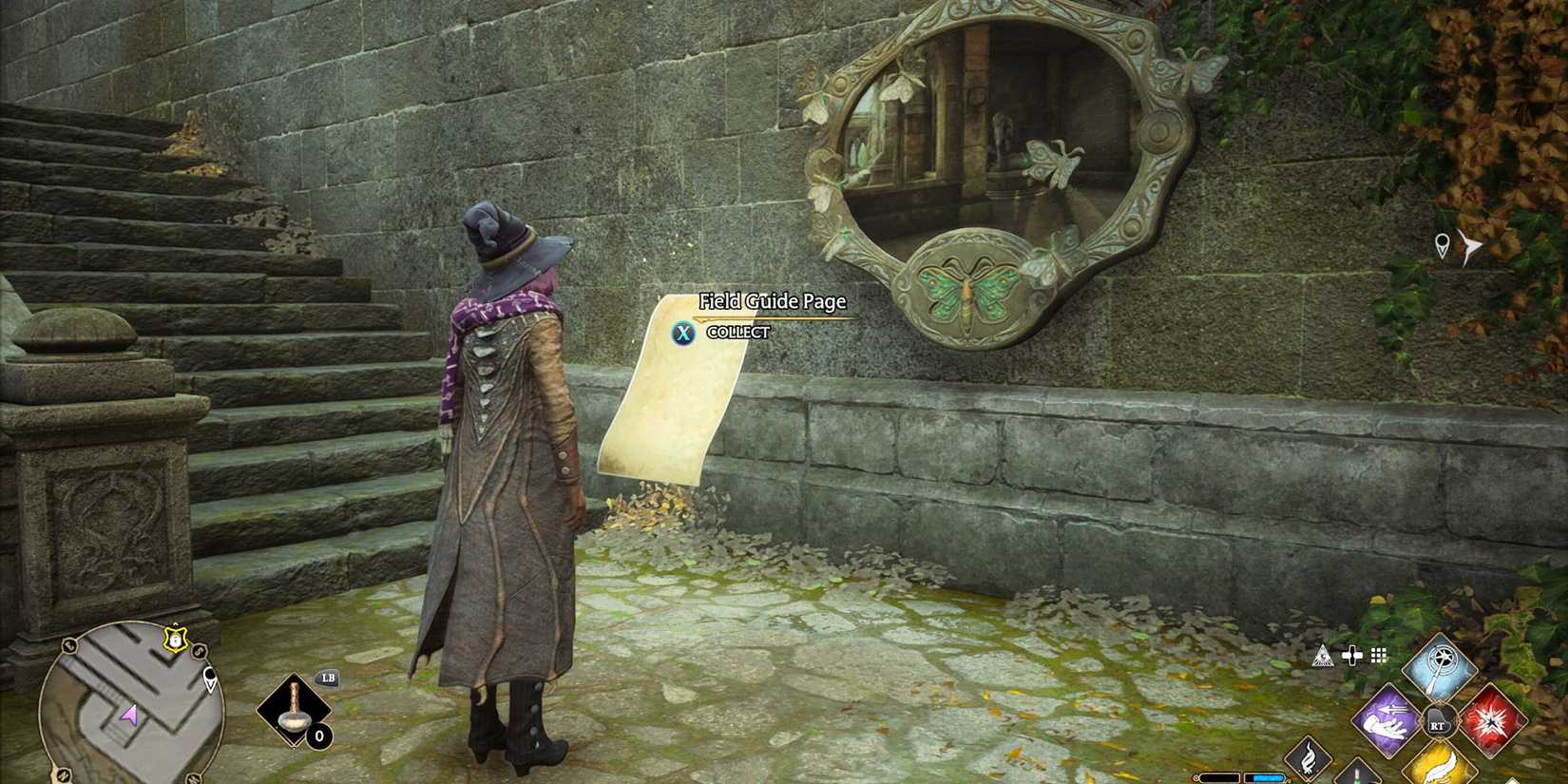
Task: Expand the location marker near the compass arrow
Action: click(x=1444, y=243)
